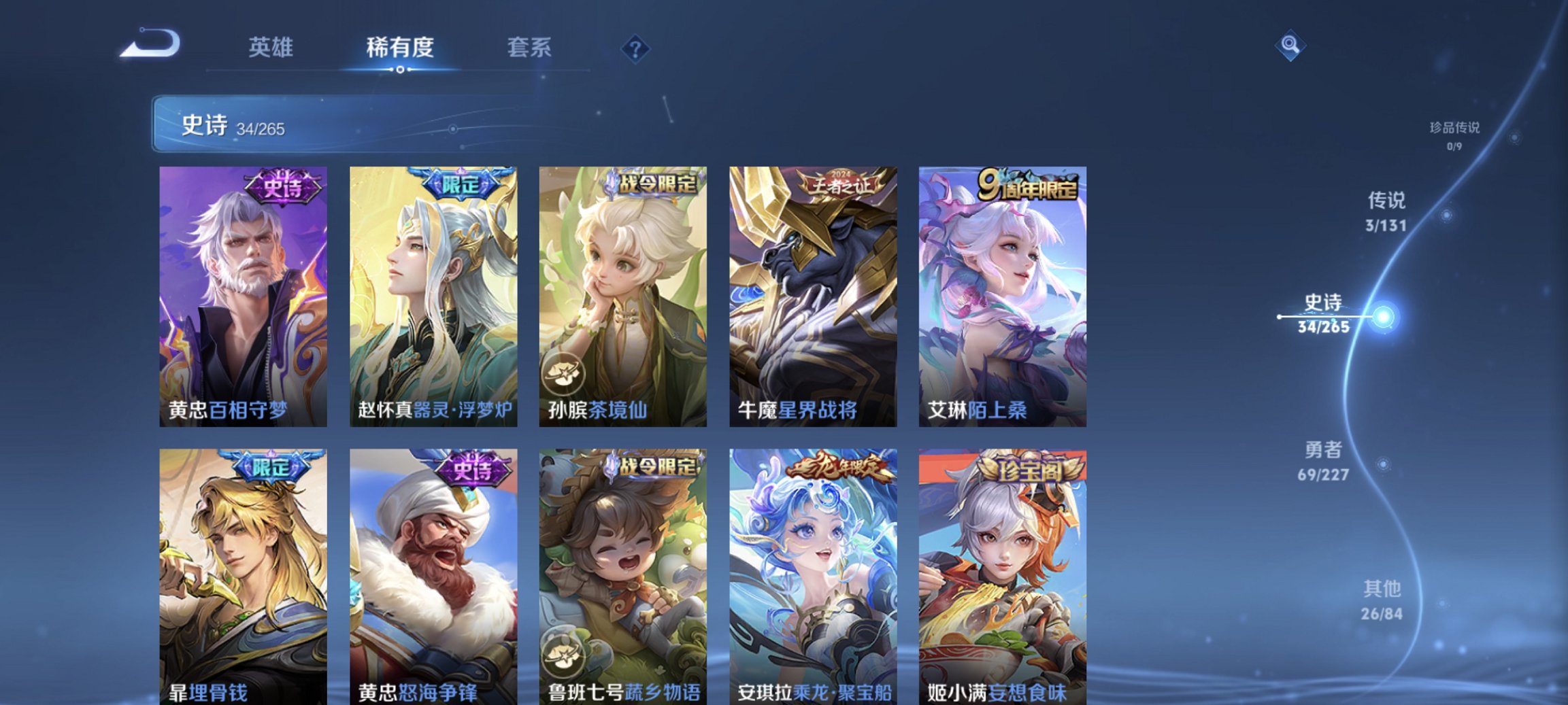Viewport: 1568px width, 705px height.
Task: Switch to the 英雄 tab
Action: [271, 48]
